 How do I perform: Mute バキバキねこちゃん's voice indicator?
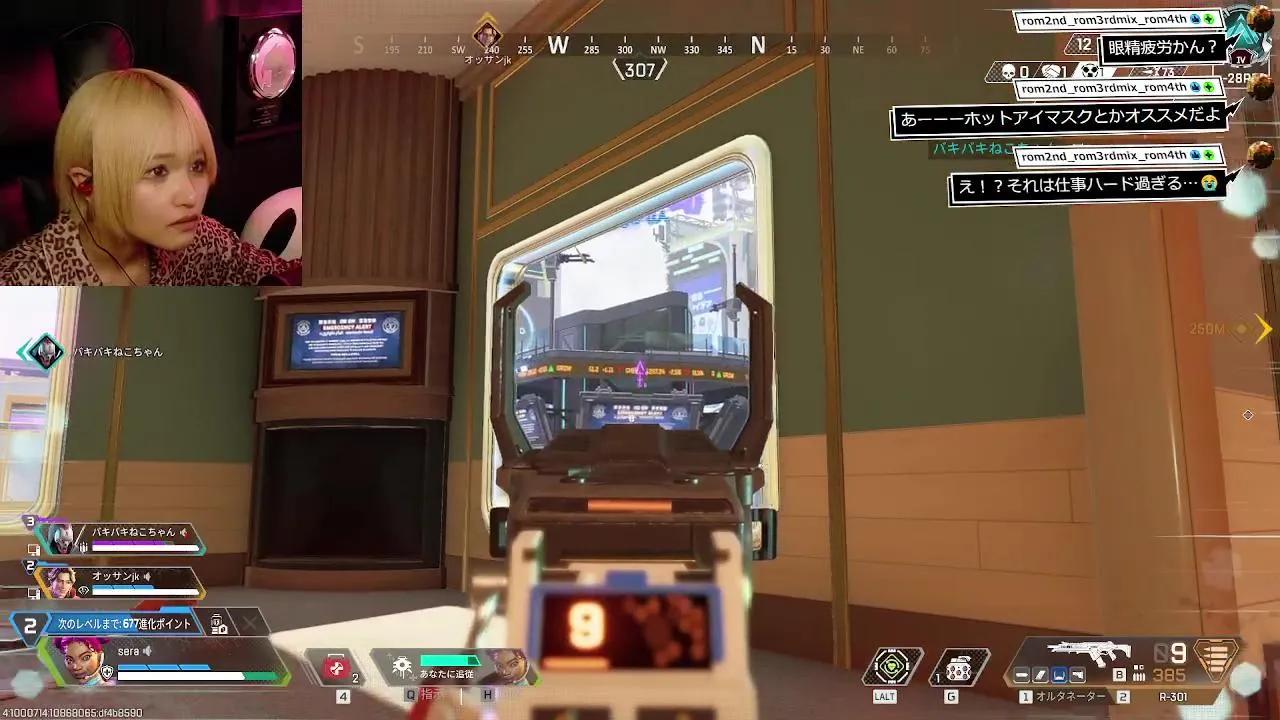(x=184, y=533)
